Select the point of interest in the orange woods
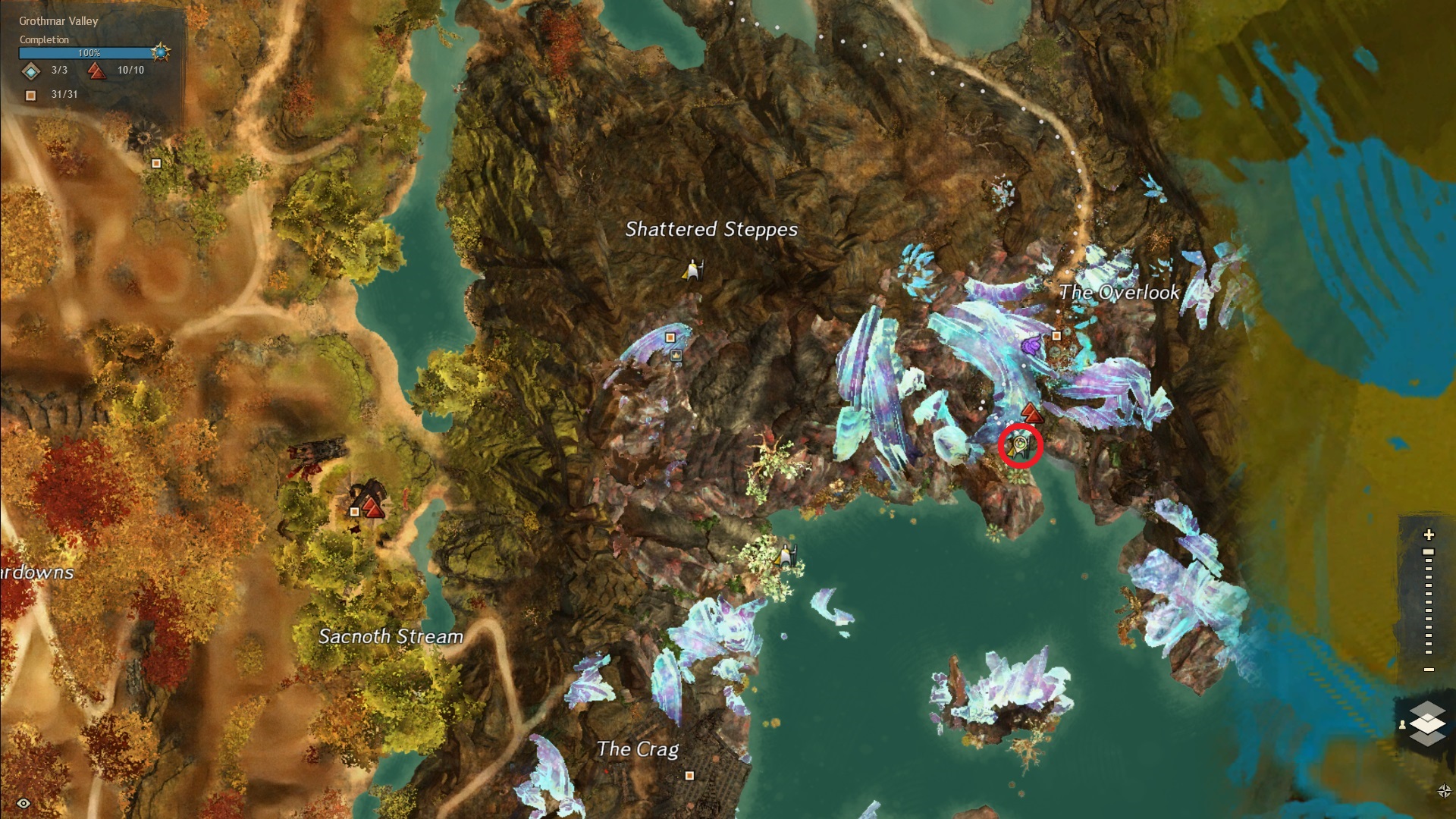 [156, 163]
